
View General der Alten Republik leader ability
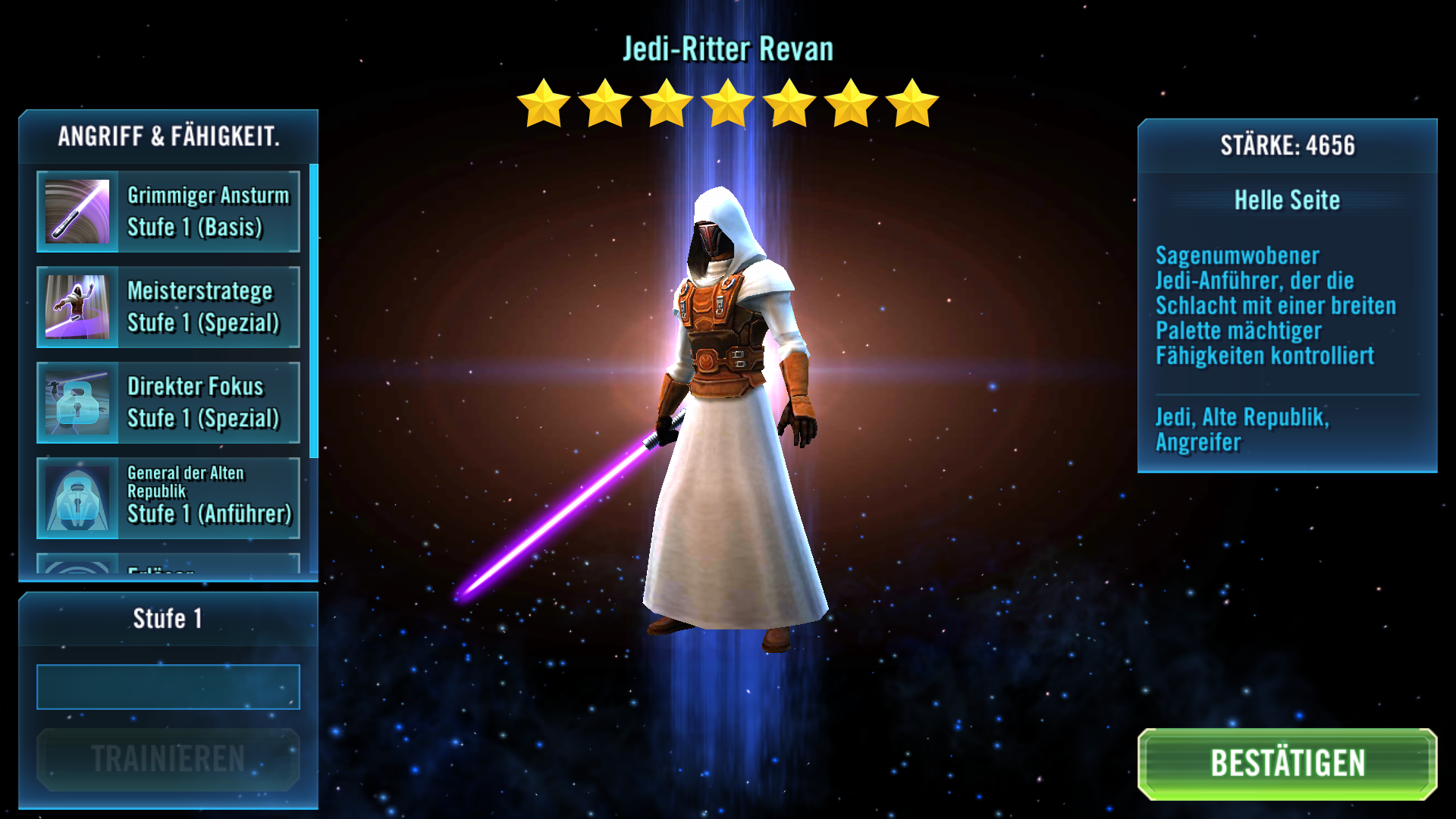click(168, 498)
